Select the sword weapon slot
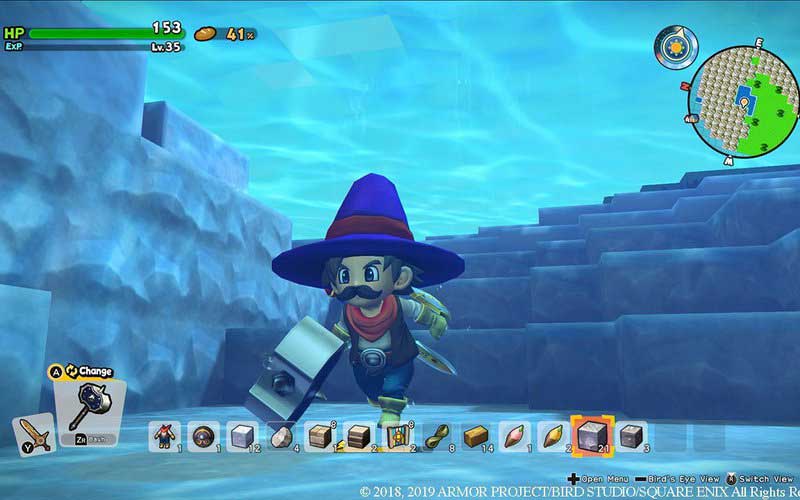This screenshot has width=800, height=500. [32, 435]
